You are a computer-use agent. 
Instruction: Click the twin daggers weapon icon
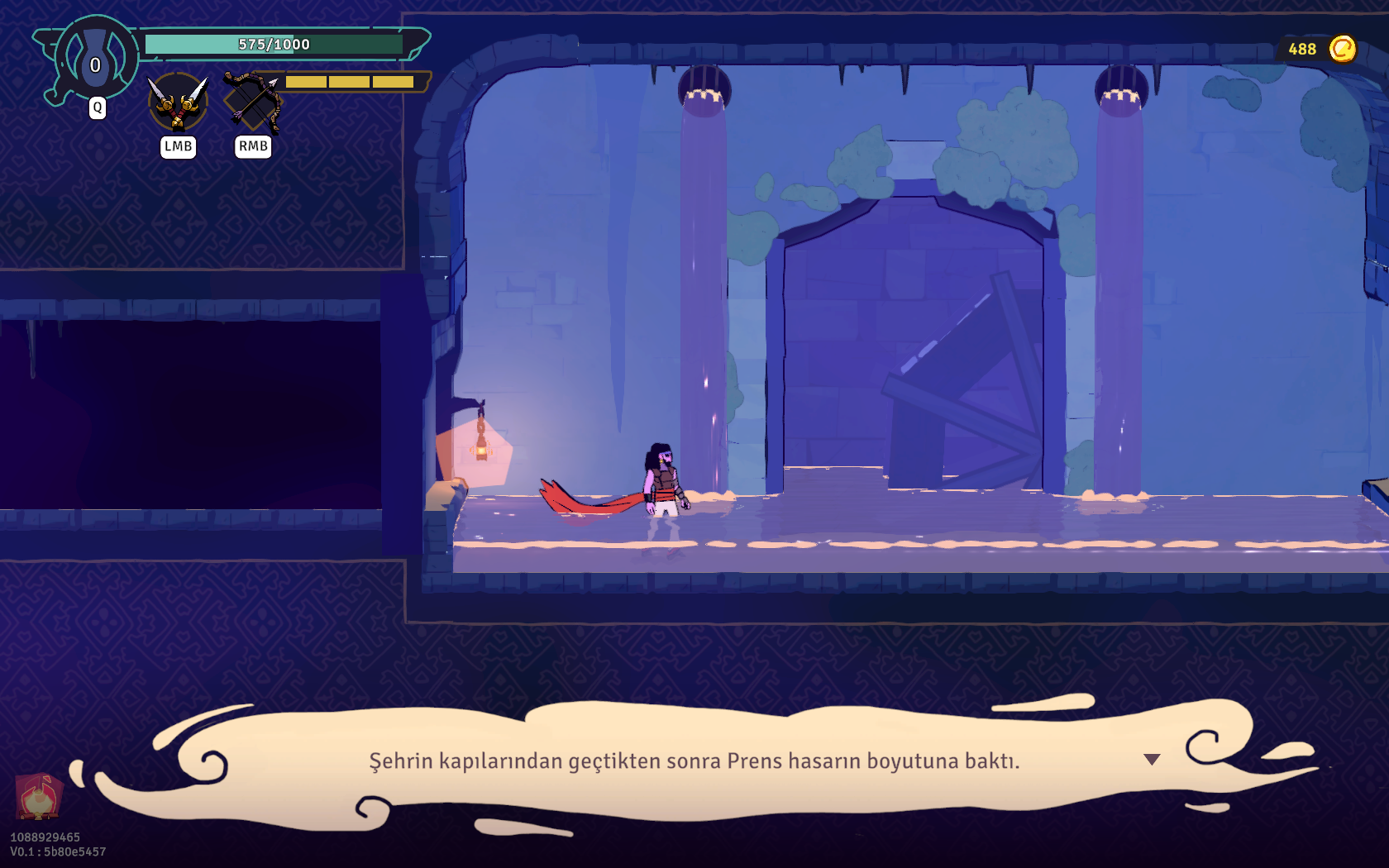click(178, 102)
